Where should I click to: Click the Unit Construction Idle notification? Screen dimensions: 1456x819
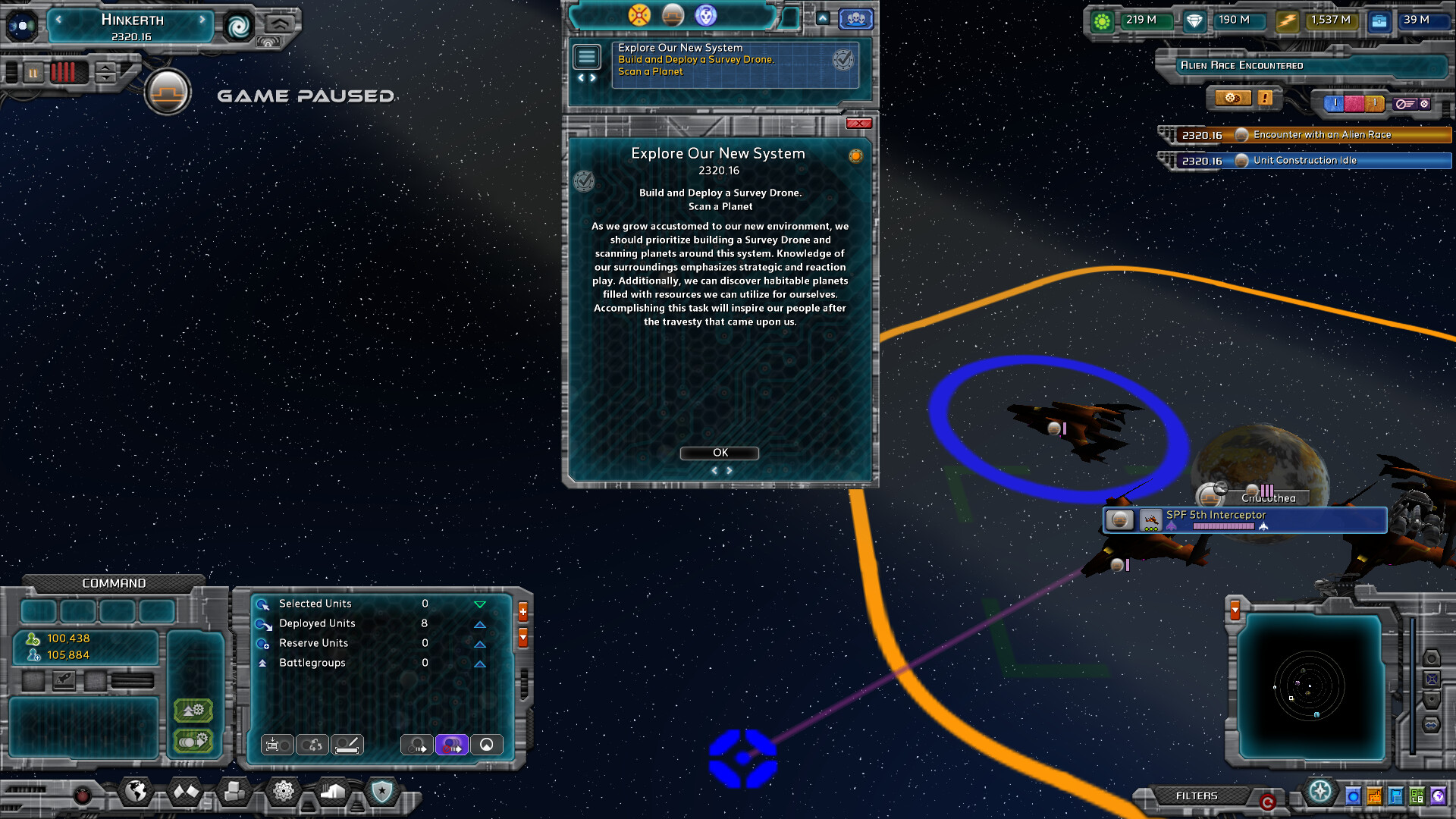(x=1312, y=161)
